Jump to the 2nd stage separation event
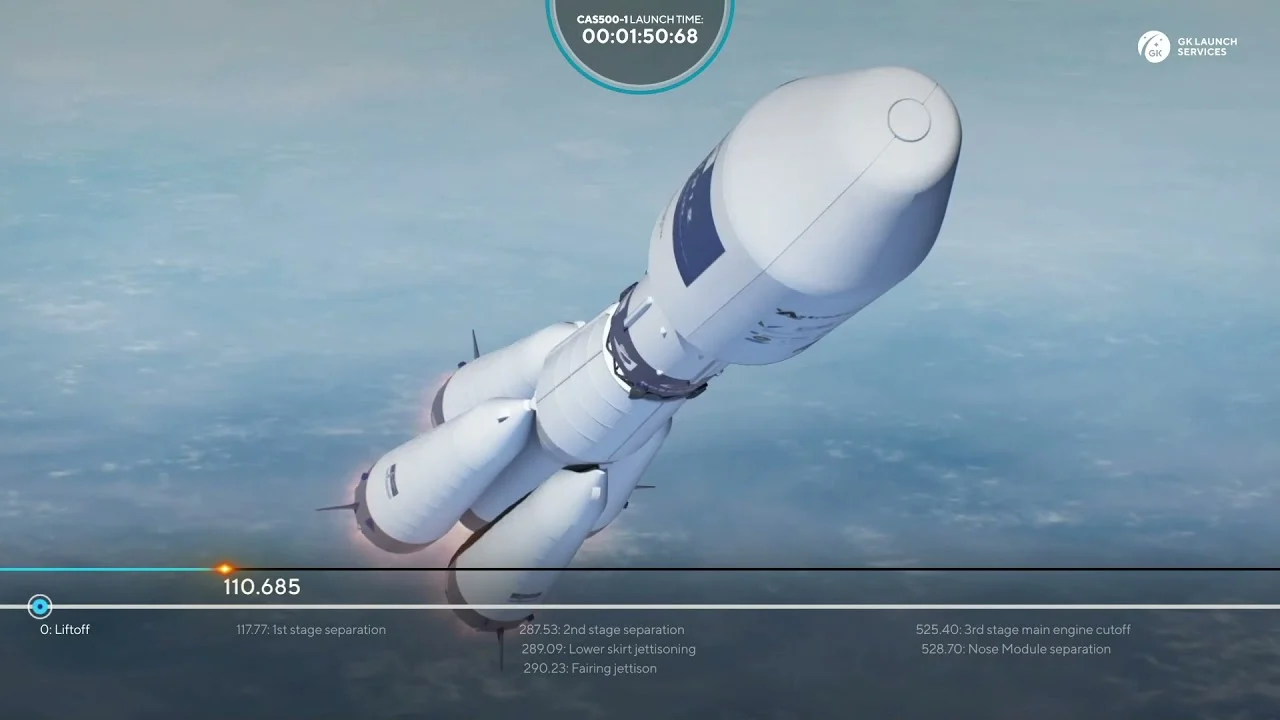Image resolution: width=1280 pixels, height=720 pixels. point(602,630)
